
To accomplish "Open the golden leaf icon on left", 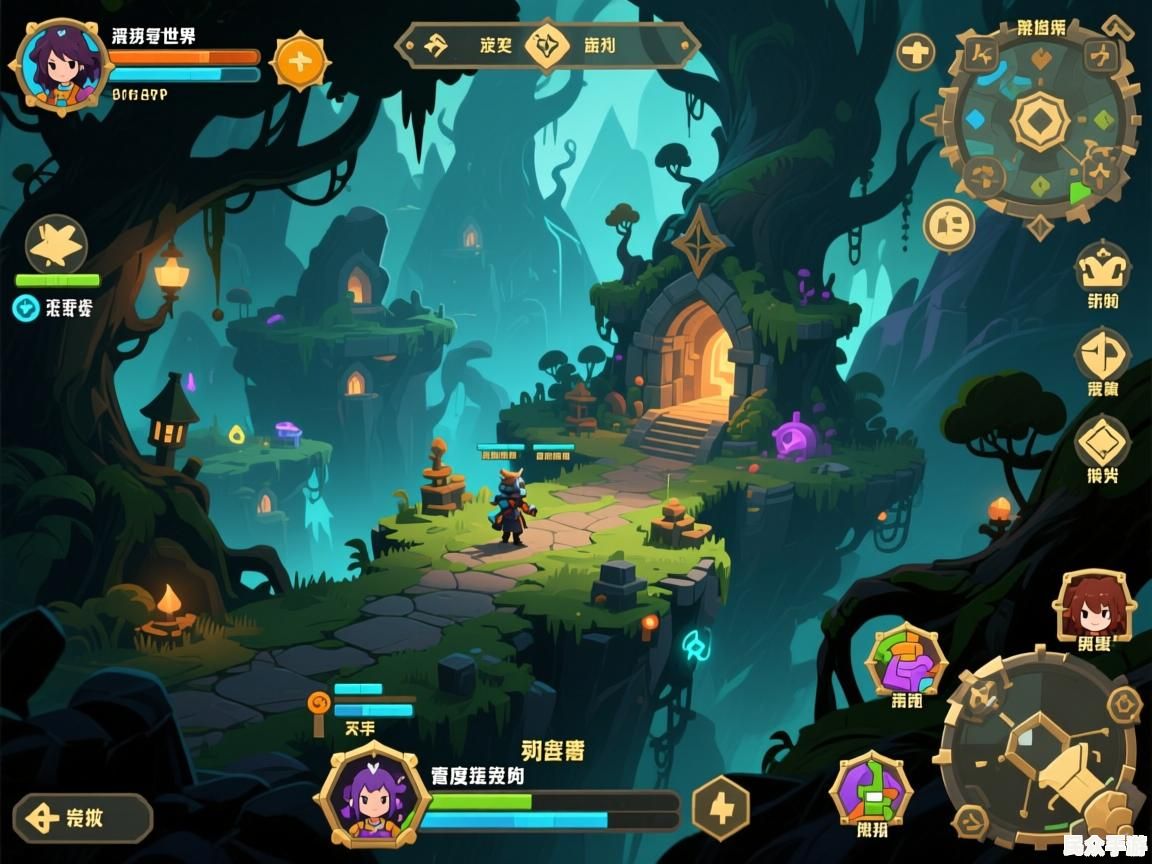I will [x=56, y=243].
